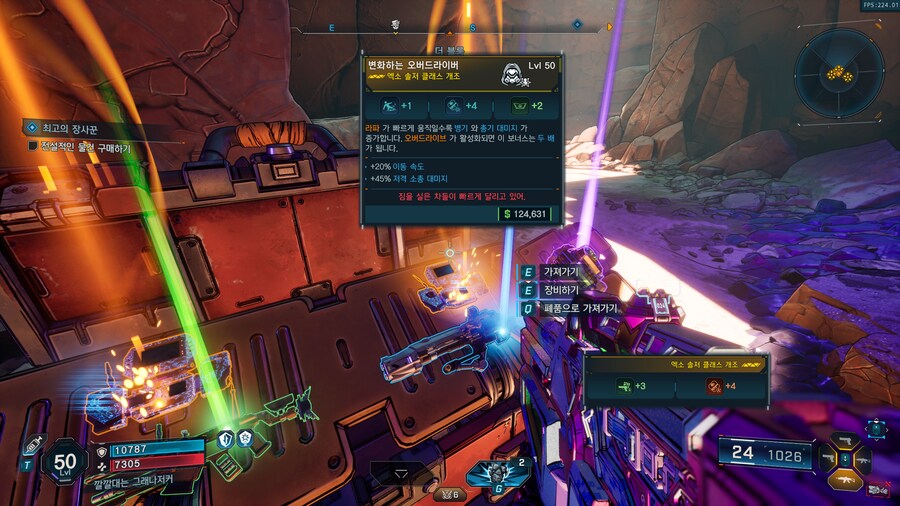Click the blue diamond compass waypoint
The image size is (900, 506).
[577, 24]
